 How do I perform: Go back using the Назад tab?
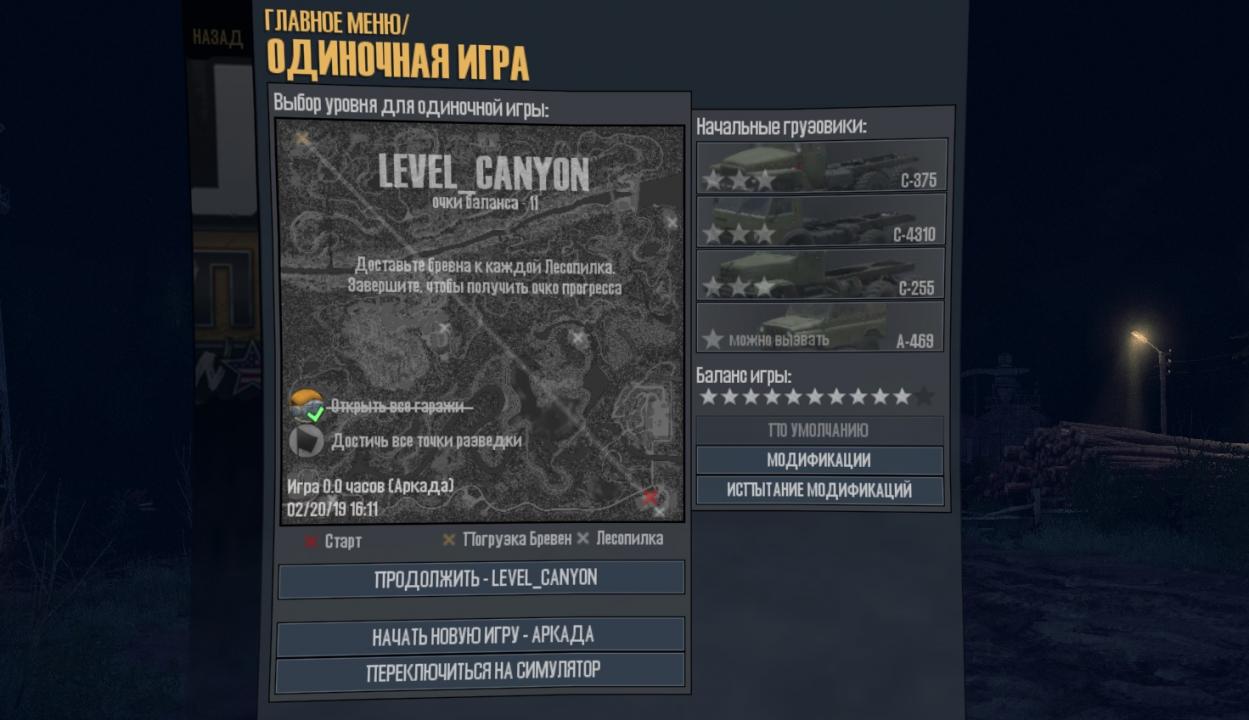click(x=217, y=39)
